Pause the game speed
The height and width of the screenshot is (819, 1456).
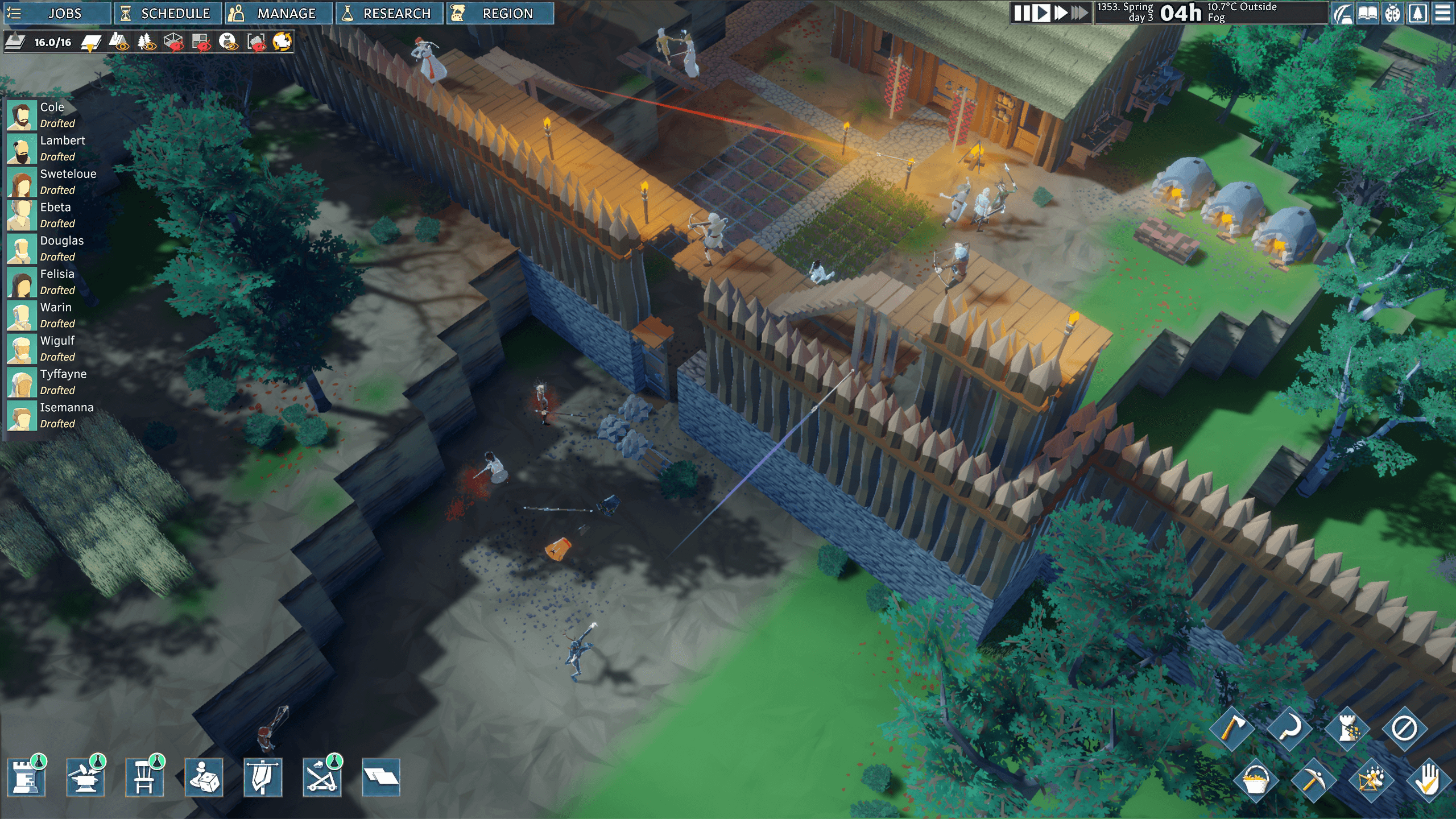pyautogui.click(x=1022, y=13)
